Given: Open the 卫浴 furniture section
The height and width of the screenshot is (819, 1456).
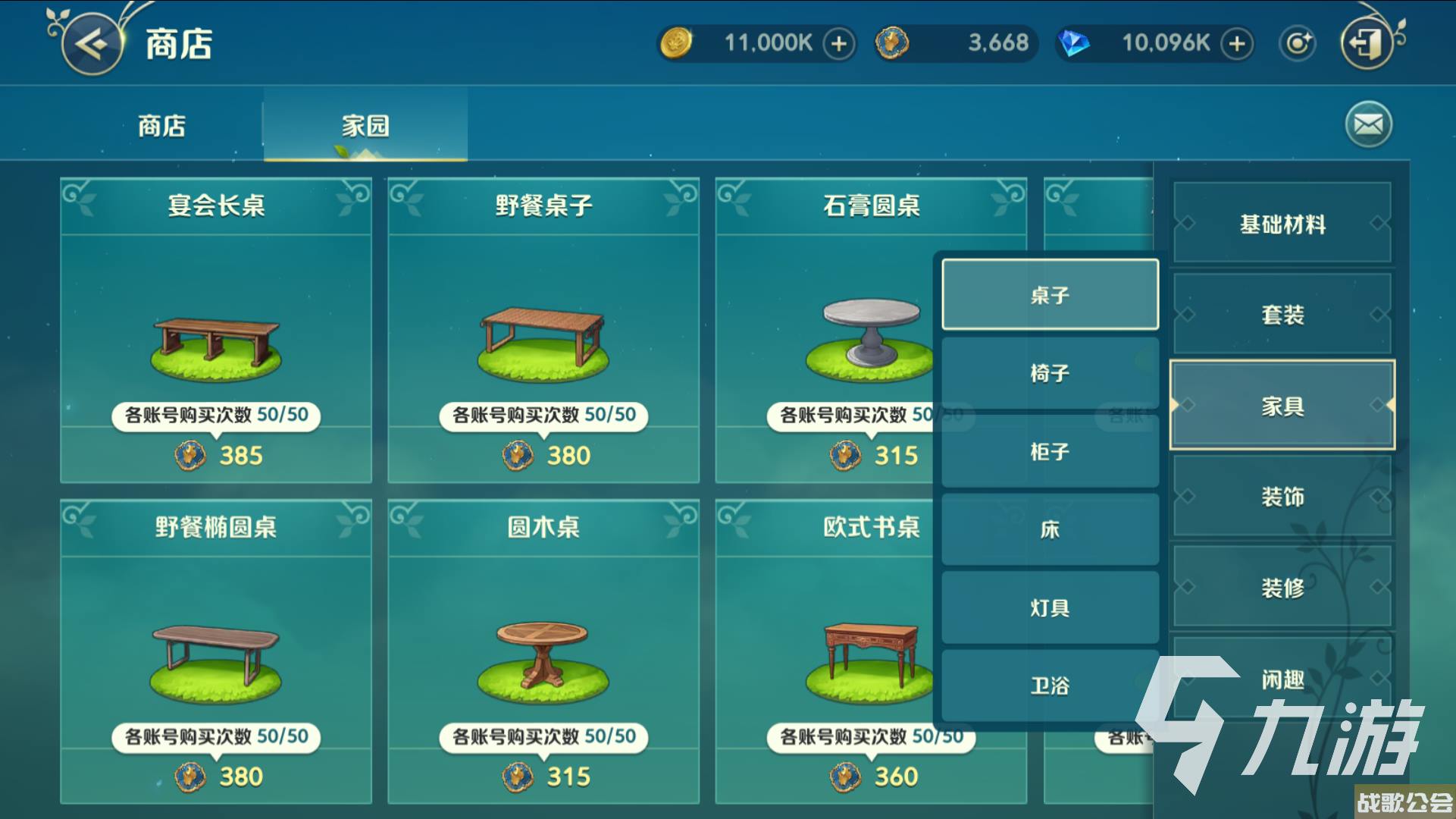Looking at the screenshot, I should tap(1050, 683).
